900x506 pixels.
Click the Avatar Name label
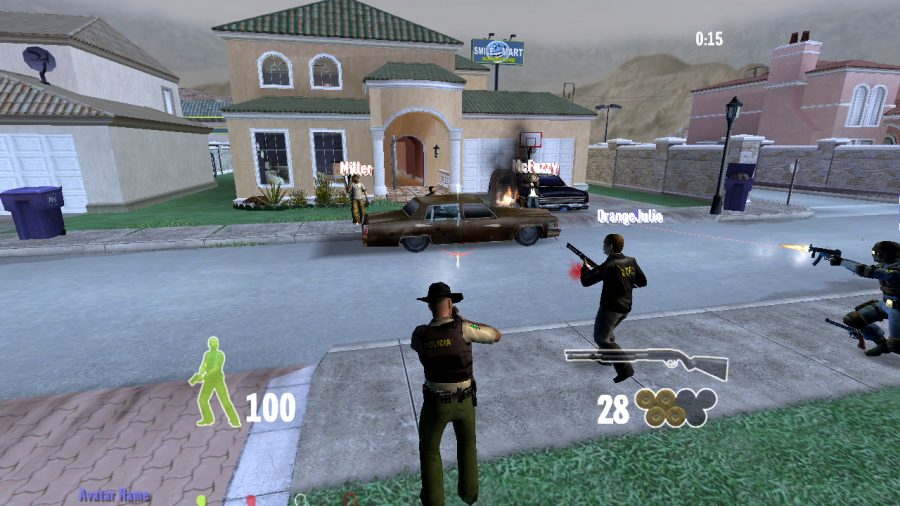click(x=114, y=494)
